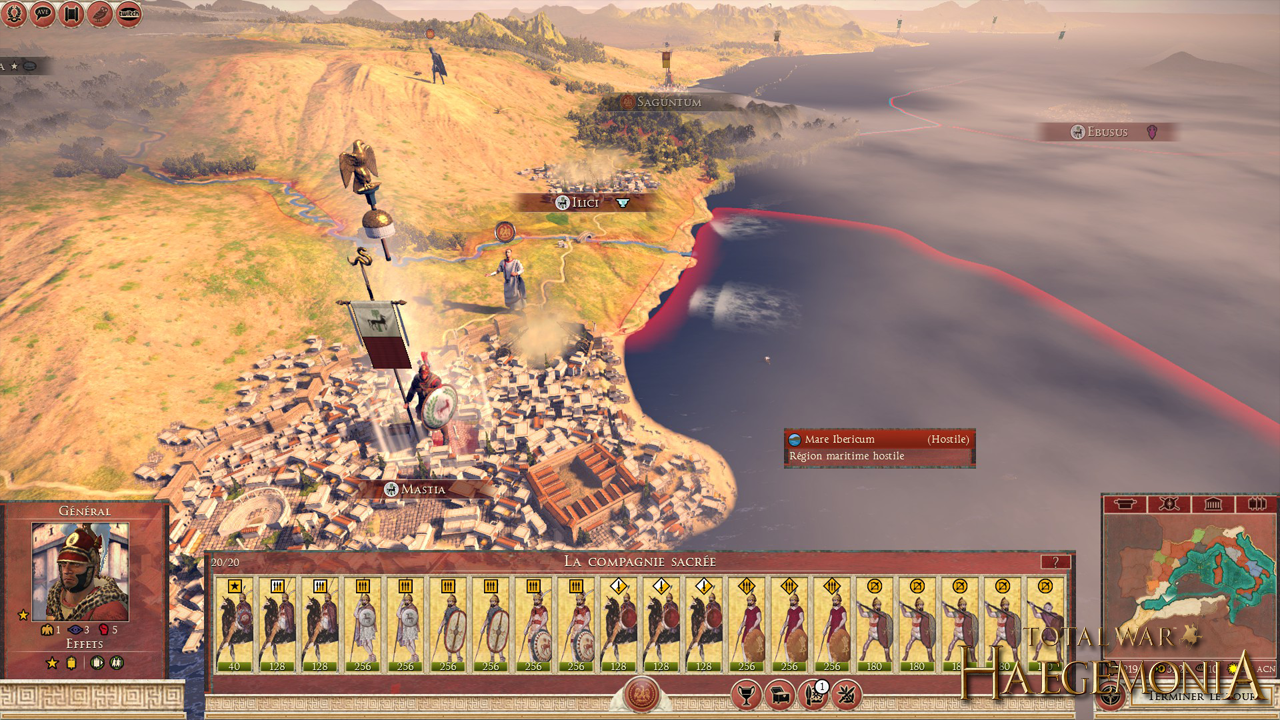Open the book list tab above the minimap
Screen dimensions: 1280x720
pyautogui.click(x=1256, y=505)
